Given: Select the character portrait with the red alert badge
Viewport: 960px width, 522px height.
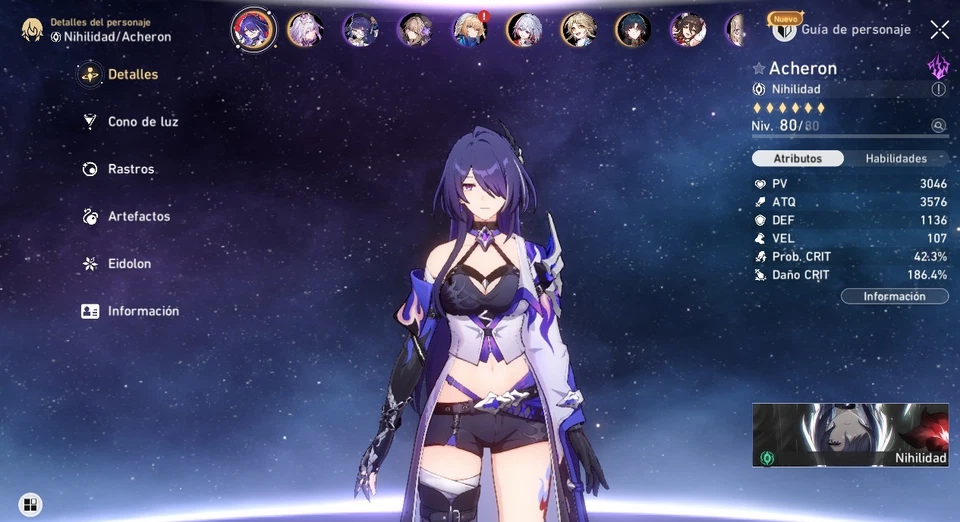Looking at the screenshot, I should point(468,29).
